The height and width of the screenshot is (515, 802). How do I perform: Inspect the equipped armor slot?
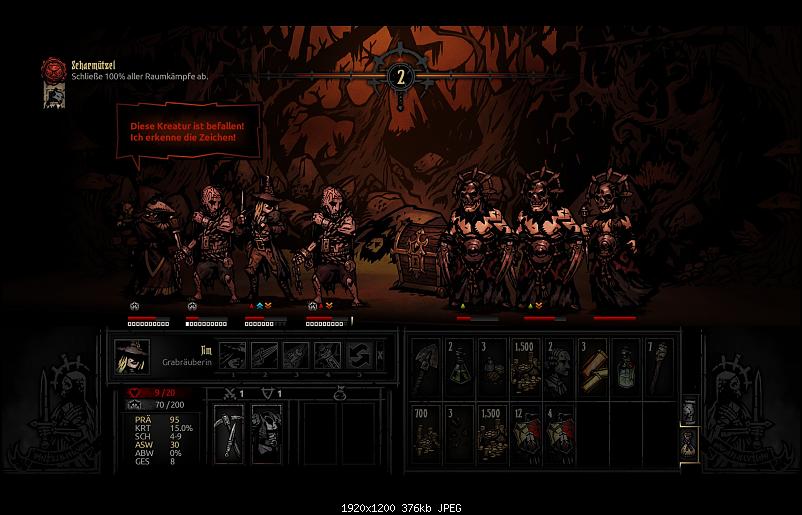[265, 432]
